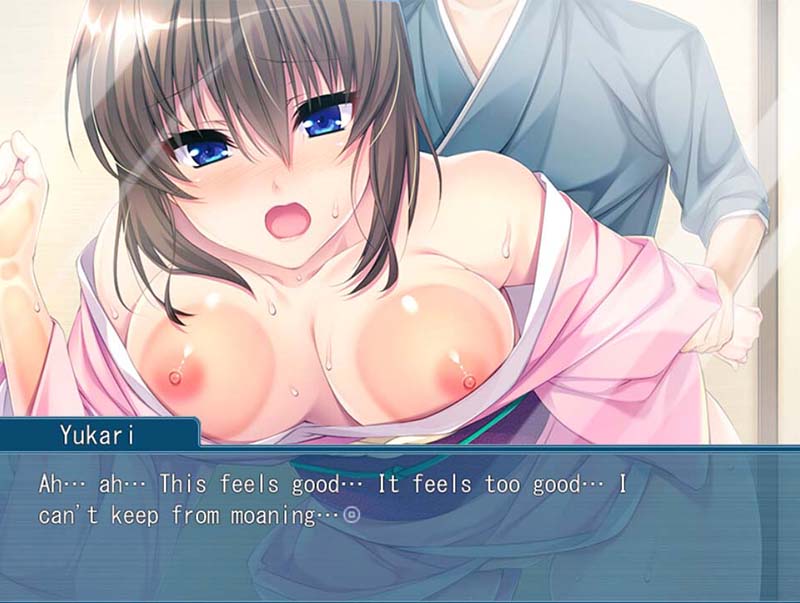The image size is (800, 603).
Task: Click the continue indicator after the dialogue text
Action: point(351,516)
